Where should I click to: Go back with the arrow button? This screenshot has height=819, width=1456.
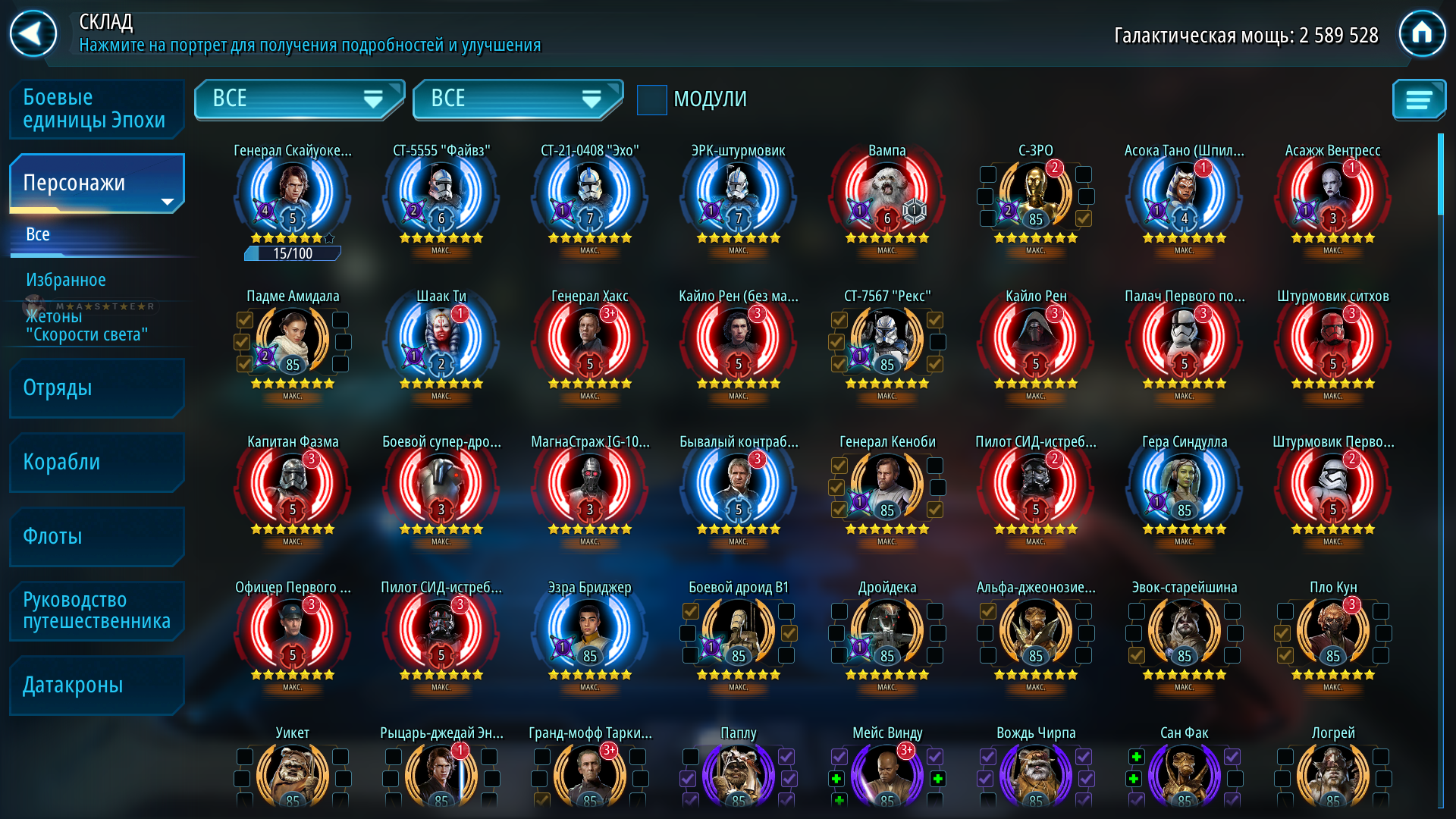[x=33, y=33]
